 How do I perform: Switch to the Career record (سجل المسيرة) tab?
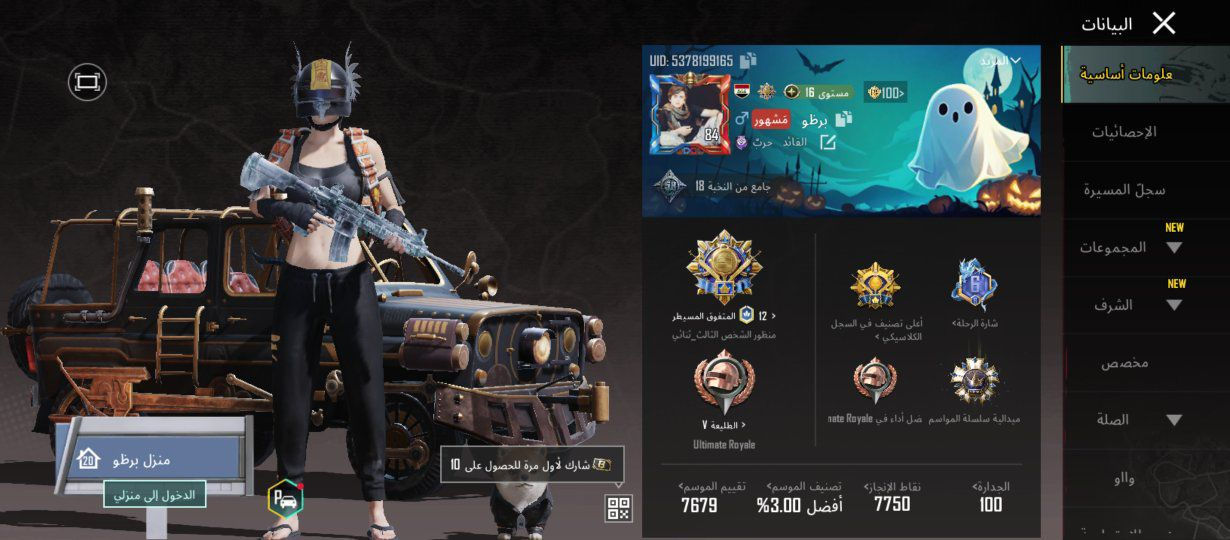tap(1125, 189)
